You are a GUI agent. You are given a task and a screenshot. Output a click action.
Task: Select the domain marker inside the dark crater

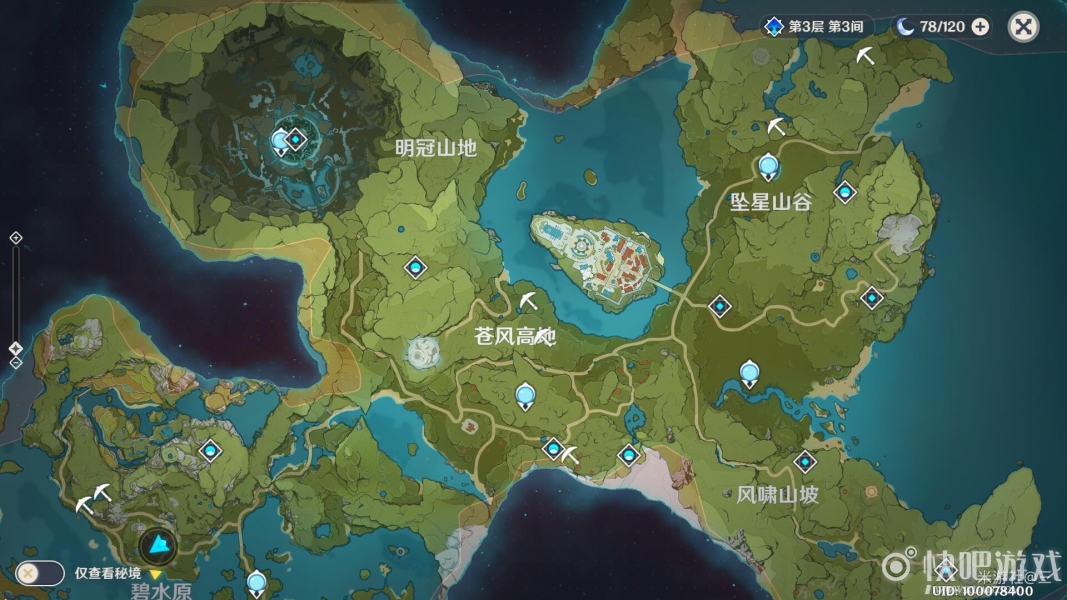pyautogui.click(x=296, y=139)
